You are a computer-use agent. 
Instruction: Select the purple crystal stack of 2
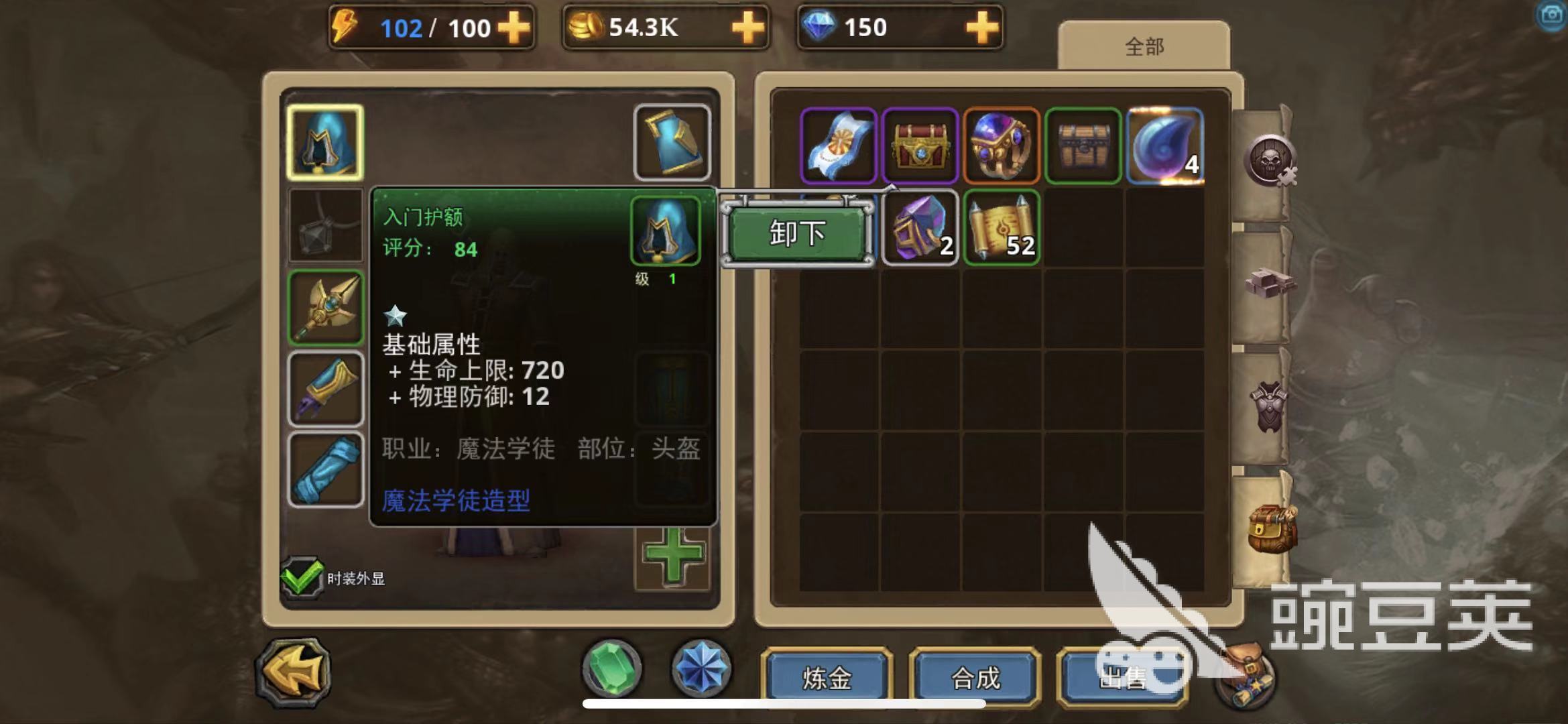click(x=920, y=227)
